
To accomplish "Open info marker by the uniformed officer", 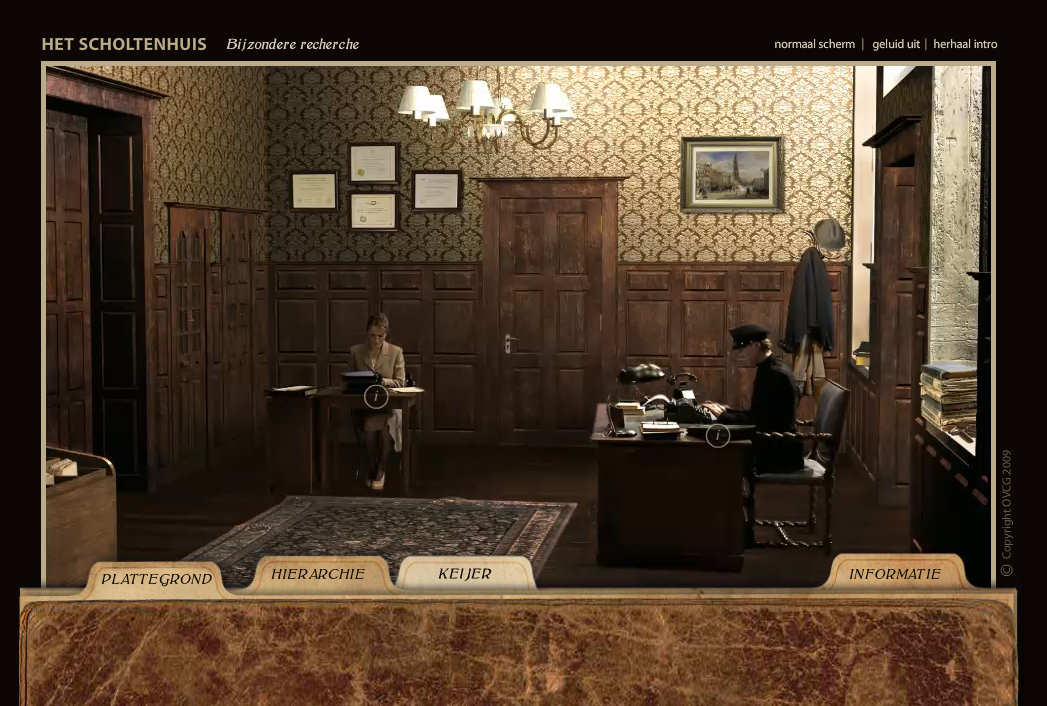I will (717, 435).
